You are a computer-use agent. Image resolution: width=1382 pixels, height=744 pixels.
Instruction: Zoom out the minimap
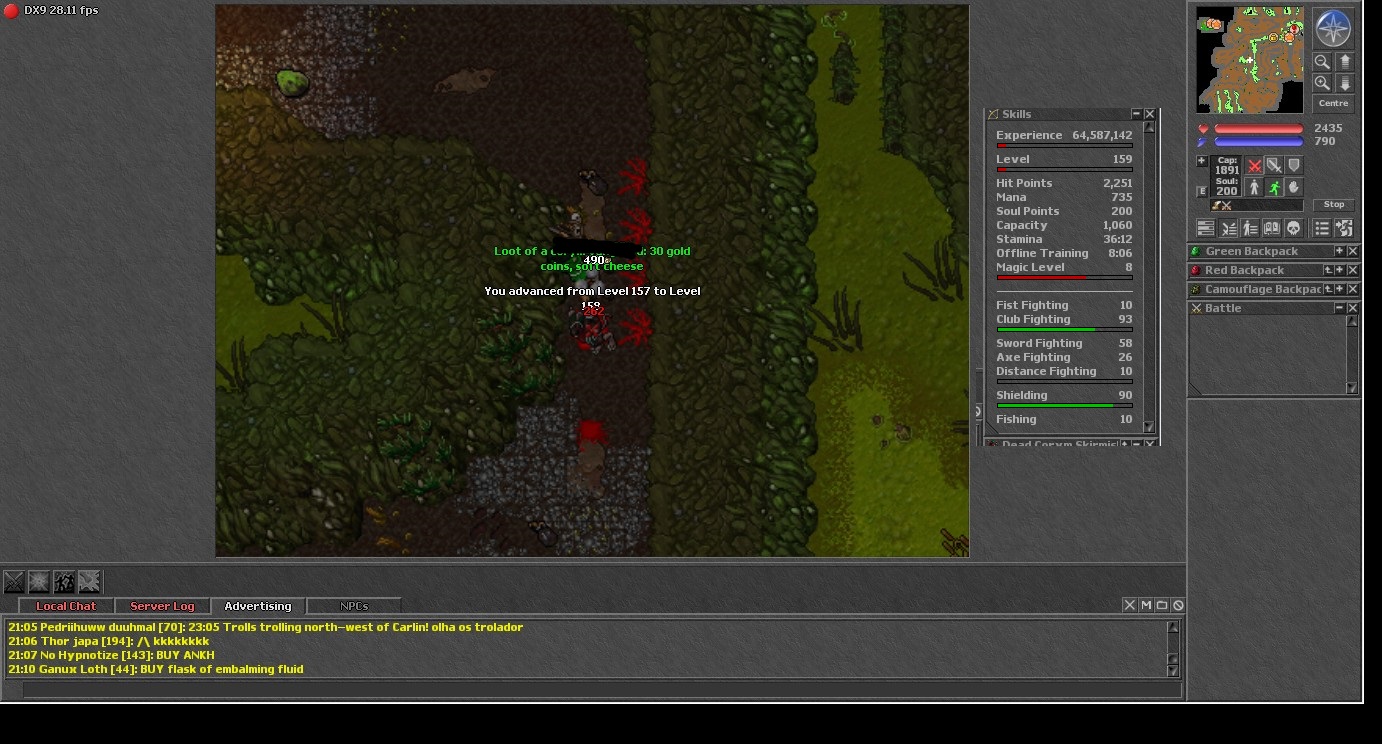point(1322,62)
